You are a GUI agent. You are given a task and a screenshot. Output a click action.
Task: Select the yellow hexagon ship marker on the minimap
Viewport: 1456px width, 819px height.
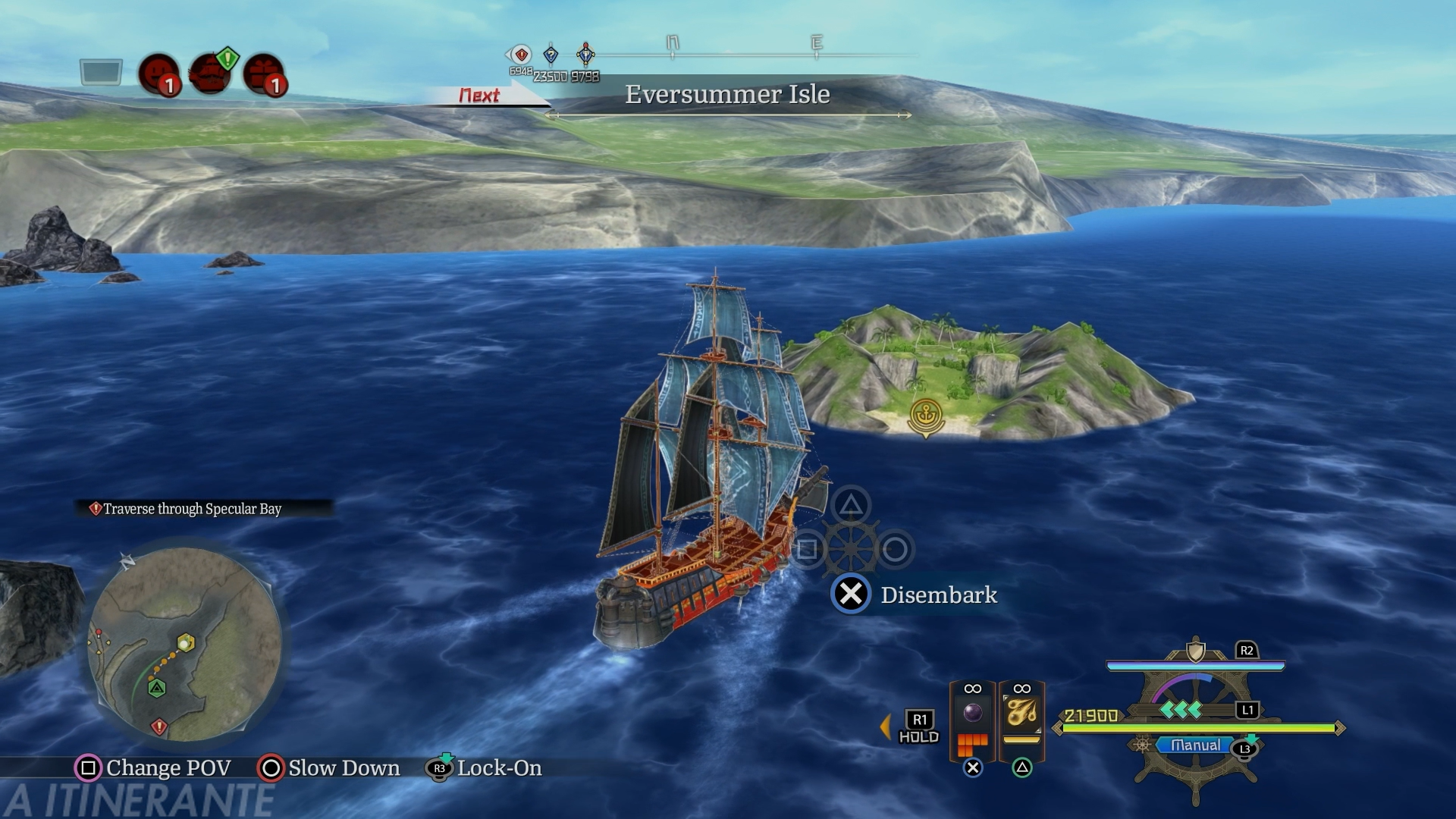pyautogui.click(x=186, y=643)
